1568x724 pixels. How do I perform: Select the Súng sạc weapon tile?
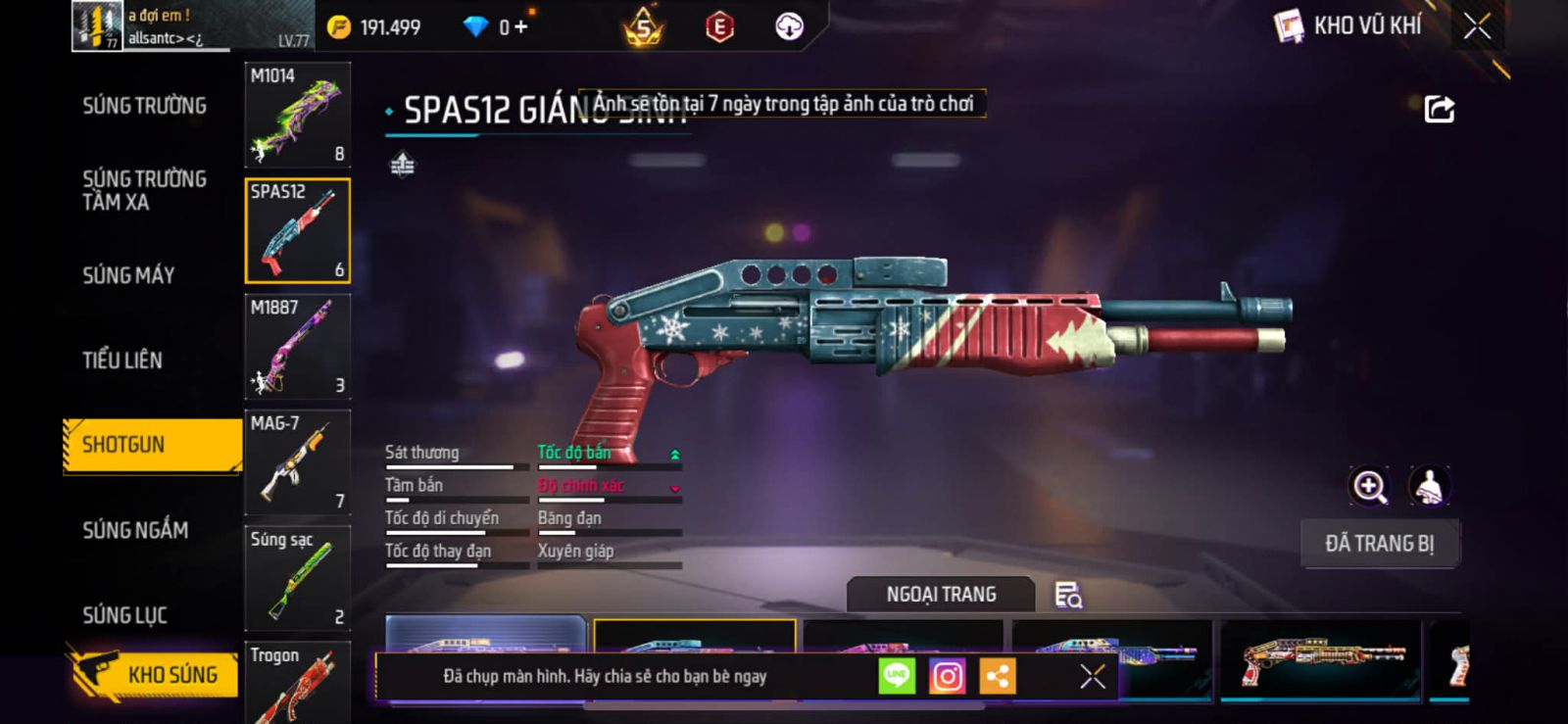[x=297, y=577]
